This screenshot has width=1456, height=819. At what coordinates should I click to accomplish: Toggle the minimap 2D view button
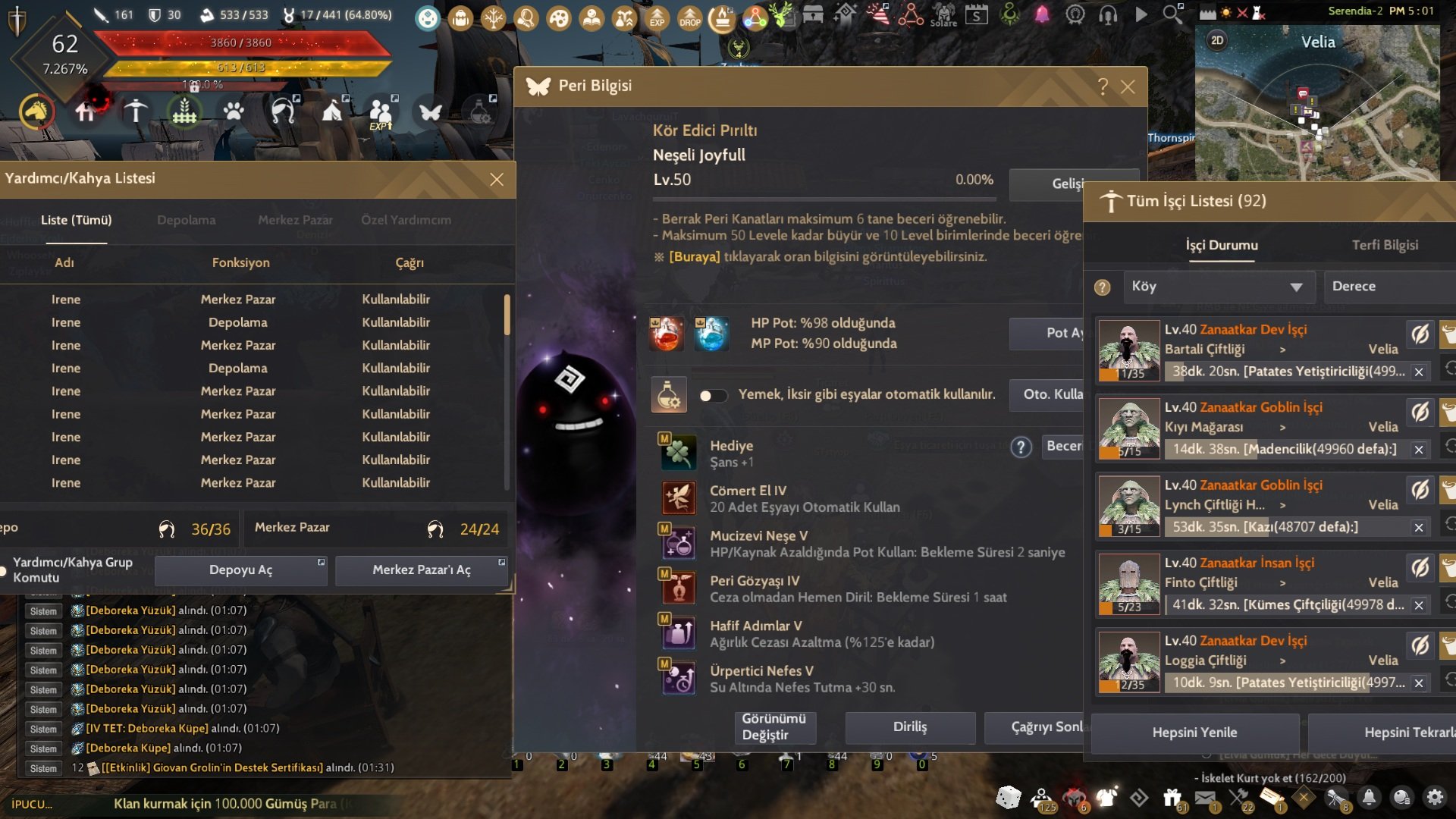pyautogui.click(x=1216, y=41)
